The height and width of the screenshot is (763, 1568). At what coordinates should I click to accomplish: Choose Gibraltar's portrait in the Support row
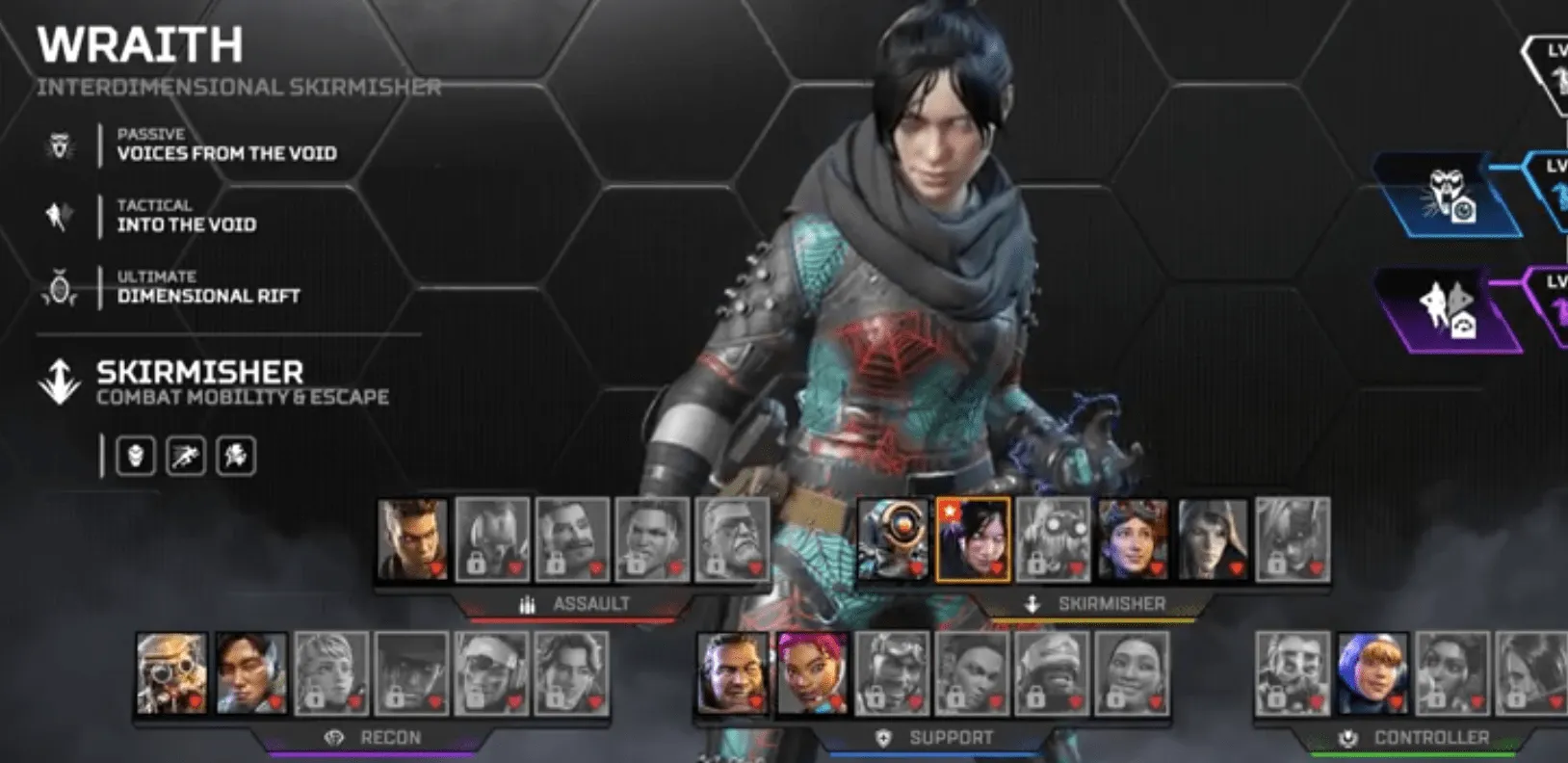(x=733, y=673)
